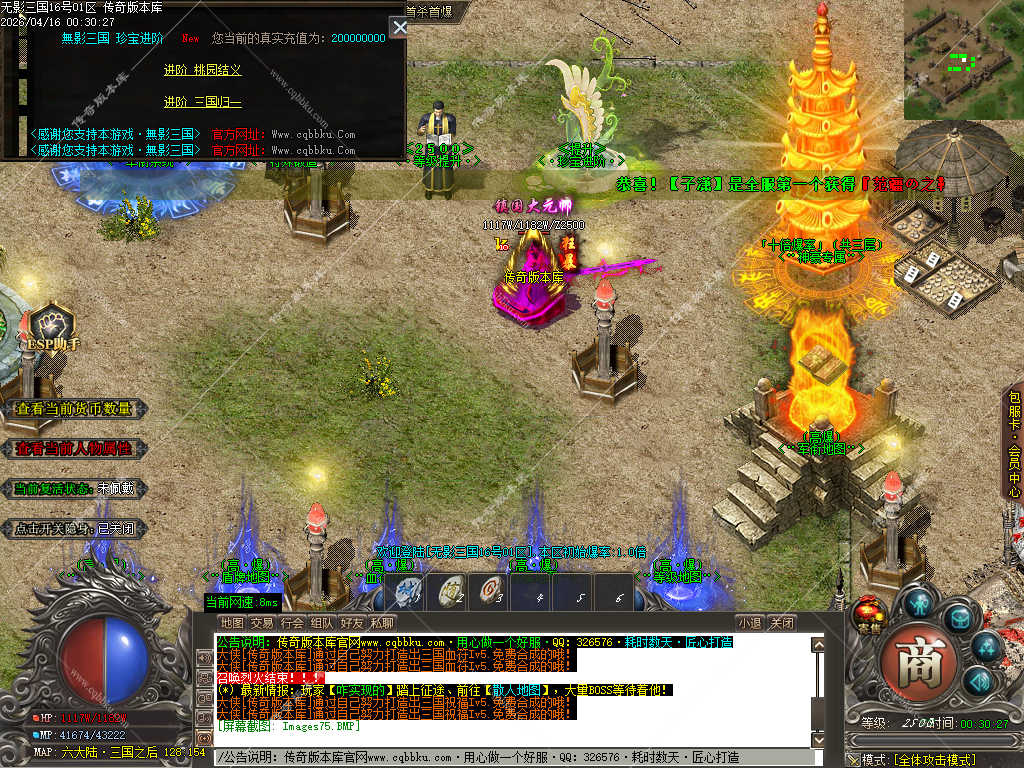Click the 进阶 三国归一 link
1024x768 pixels.
pyautogui.click(x=203, y=102)
